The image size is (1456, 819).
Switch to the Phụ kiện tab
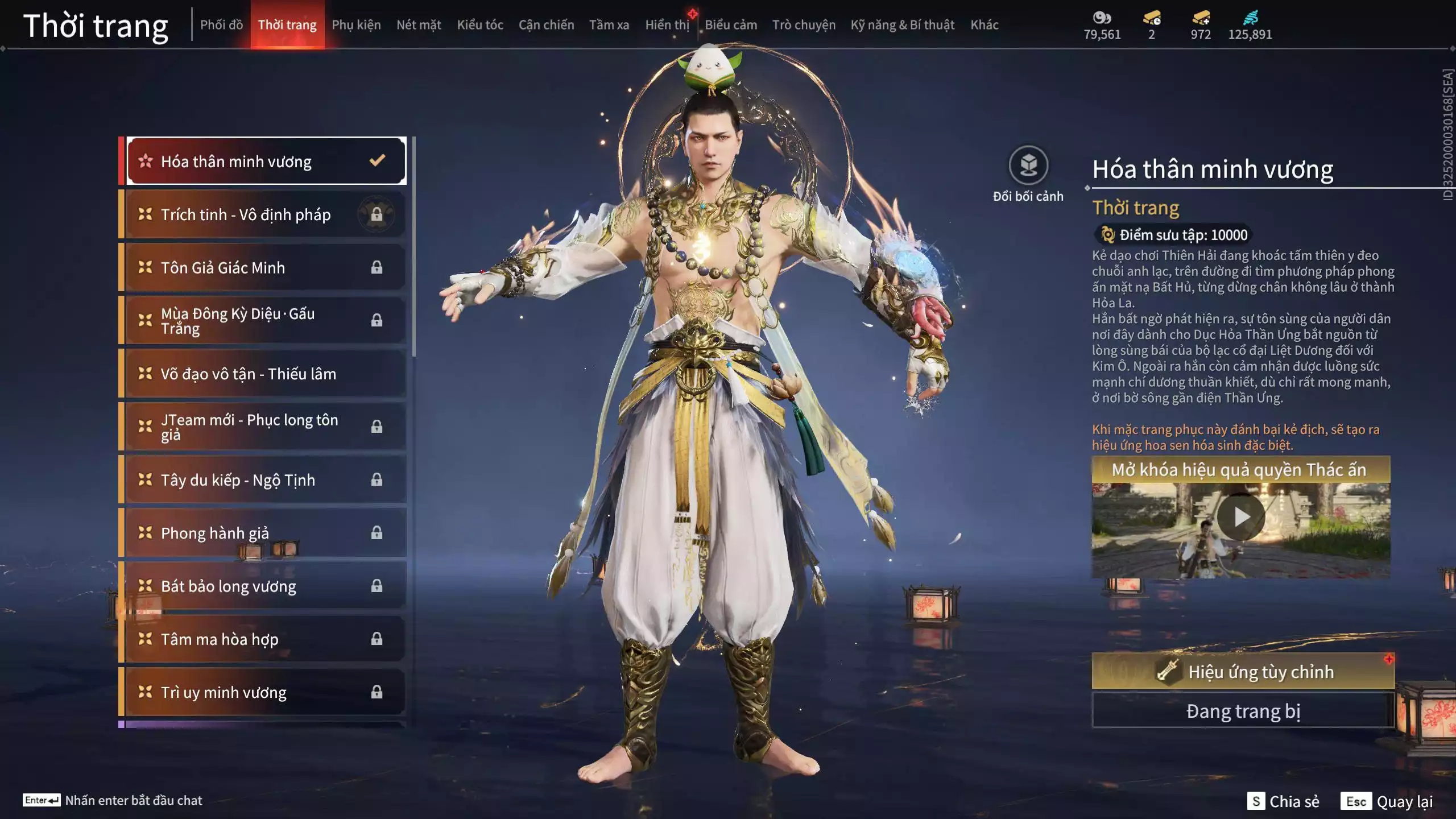(x=357, y=24)
